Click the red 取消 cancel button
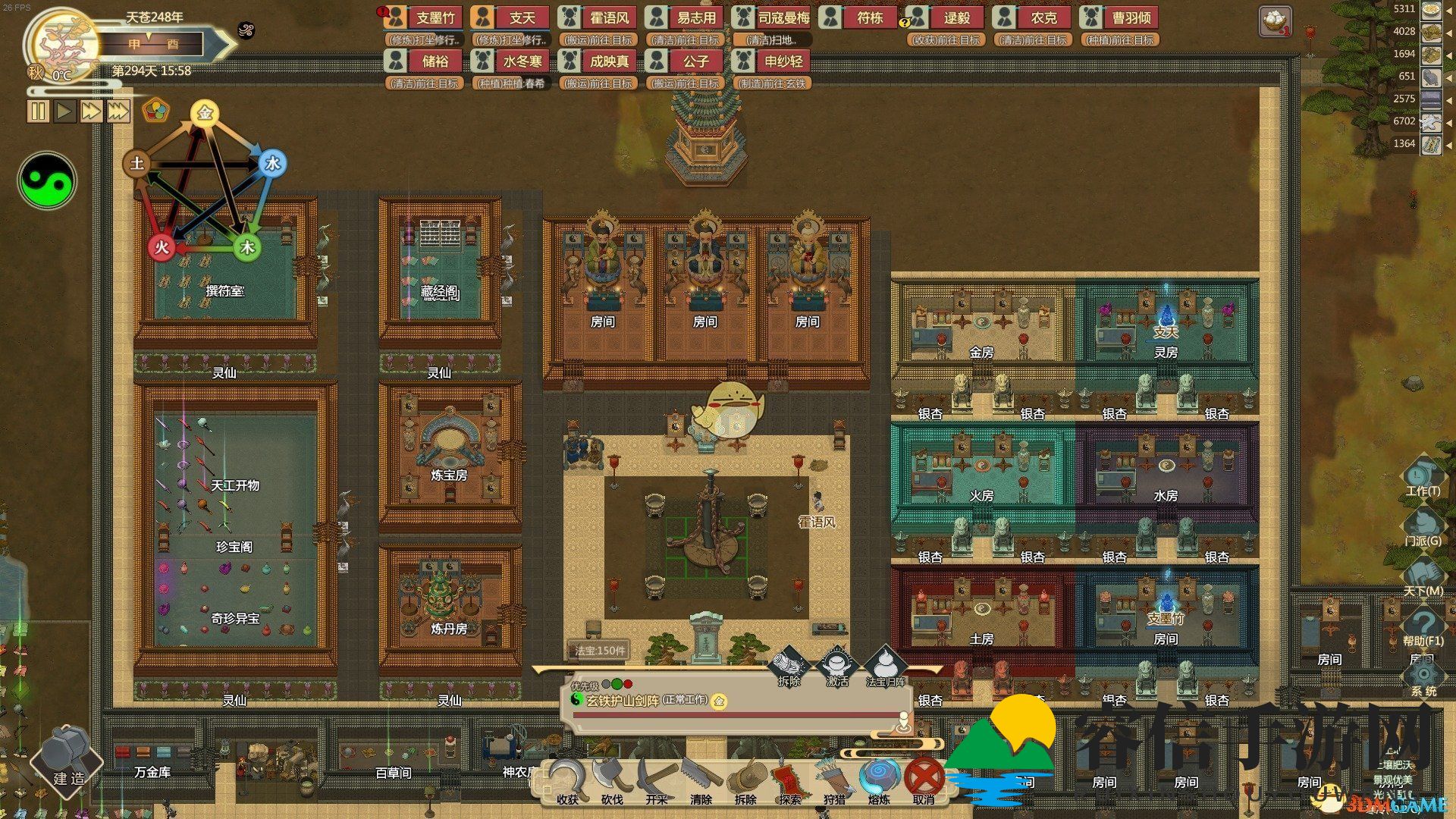Image resolution: width=1456 pixels, height=819 pixels. click(924, 780)
